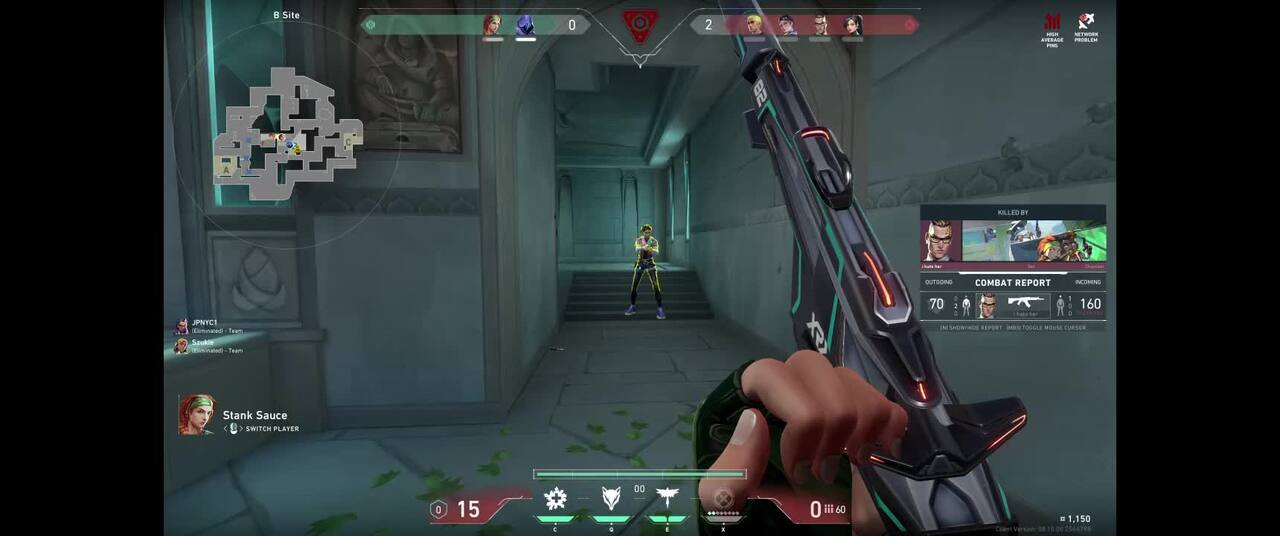Select the Omen portrait in the top team bar
The image size is (1280, 536).
click(525, 25)
